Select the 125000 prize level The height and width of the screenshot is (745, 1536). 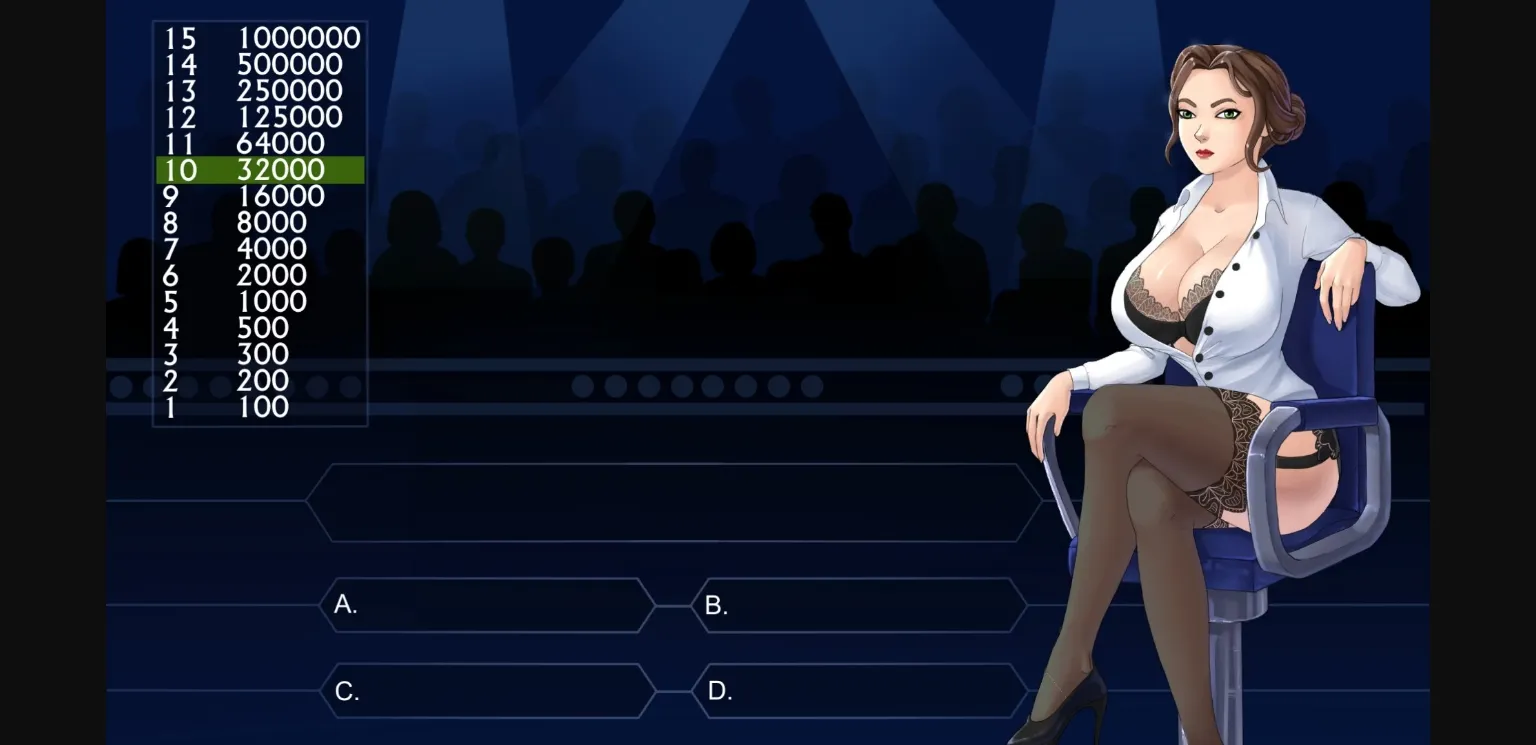[x=258, y=117]
